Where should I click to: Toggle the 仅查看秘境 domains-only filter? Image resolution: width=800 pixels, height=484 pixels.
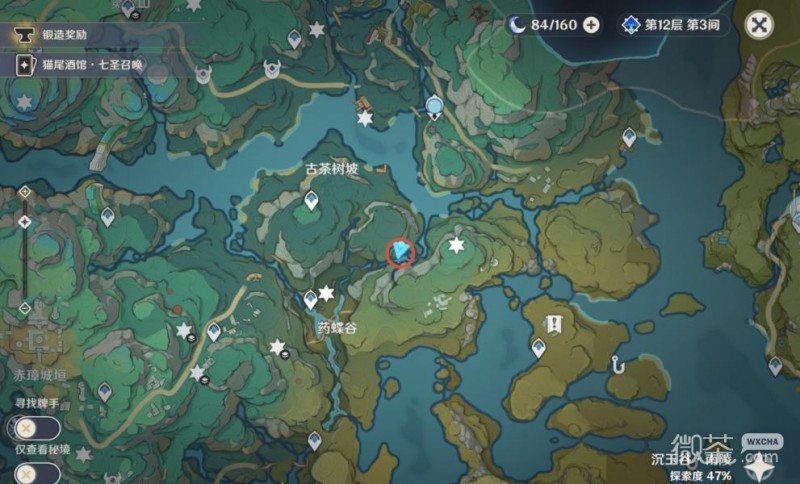pyautogui.click(x=28, y=470)
